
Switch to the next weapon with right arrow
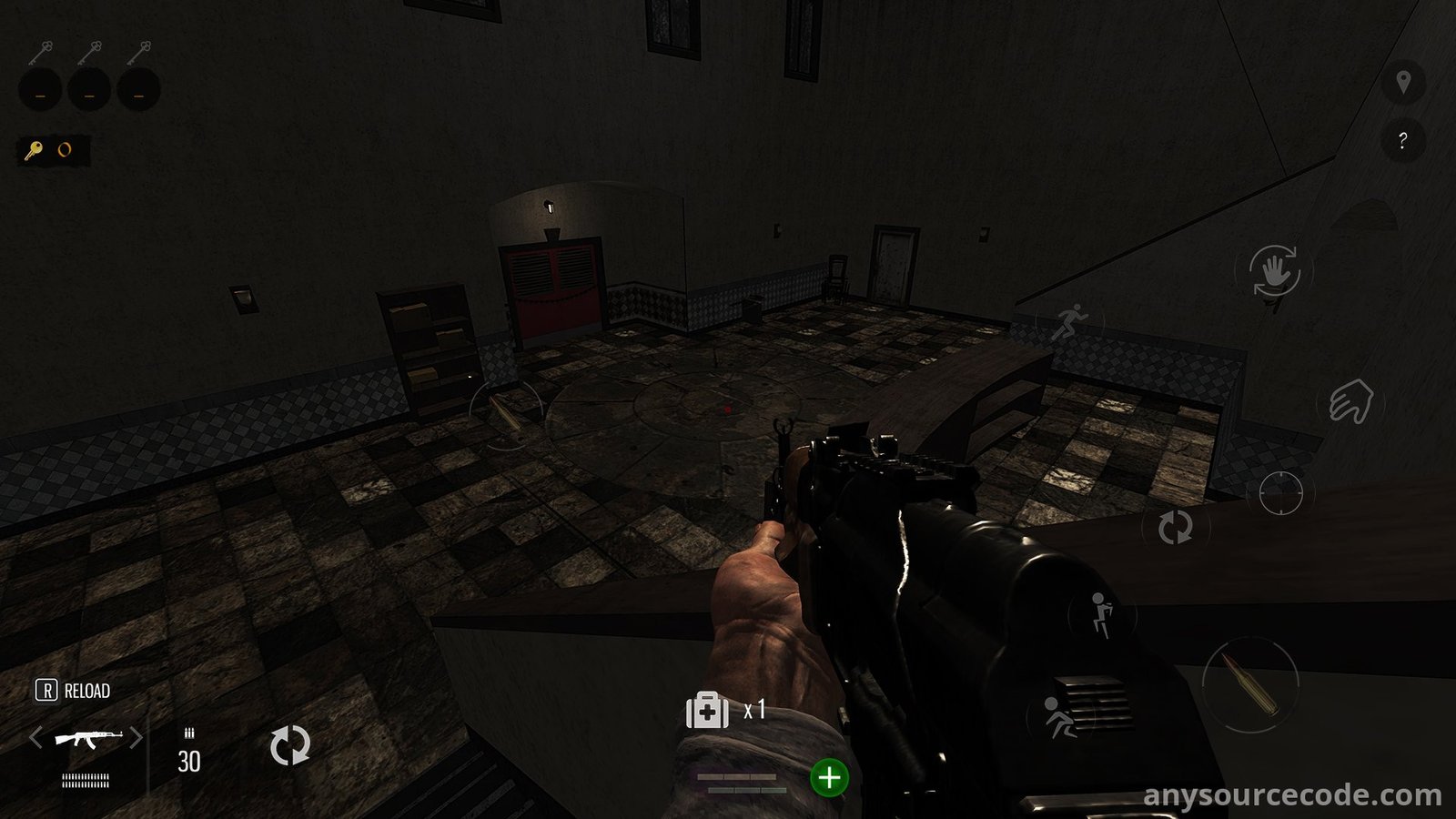coord(136,737)
